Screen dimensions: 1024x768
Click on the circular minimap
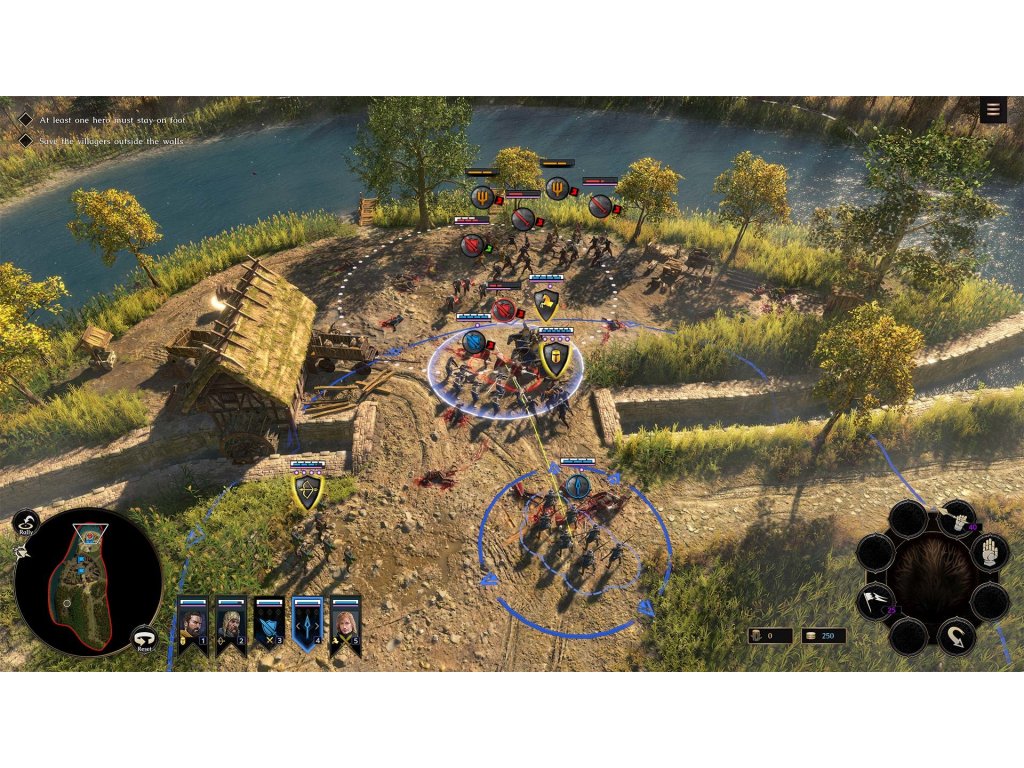pyautogui.click(x=88, y=583)
